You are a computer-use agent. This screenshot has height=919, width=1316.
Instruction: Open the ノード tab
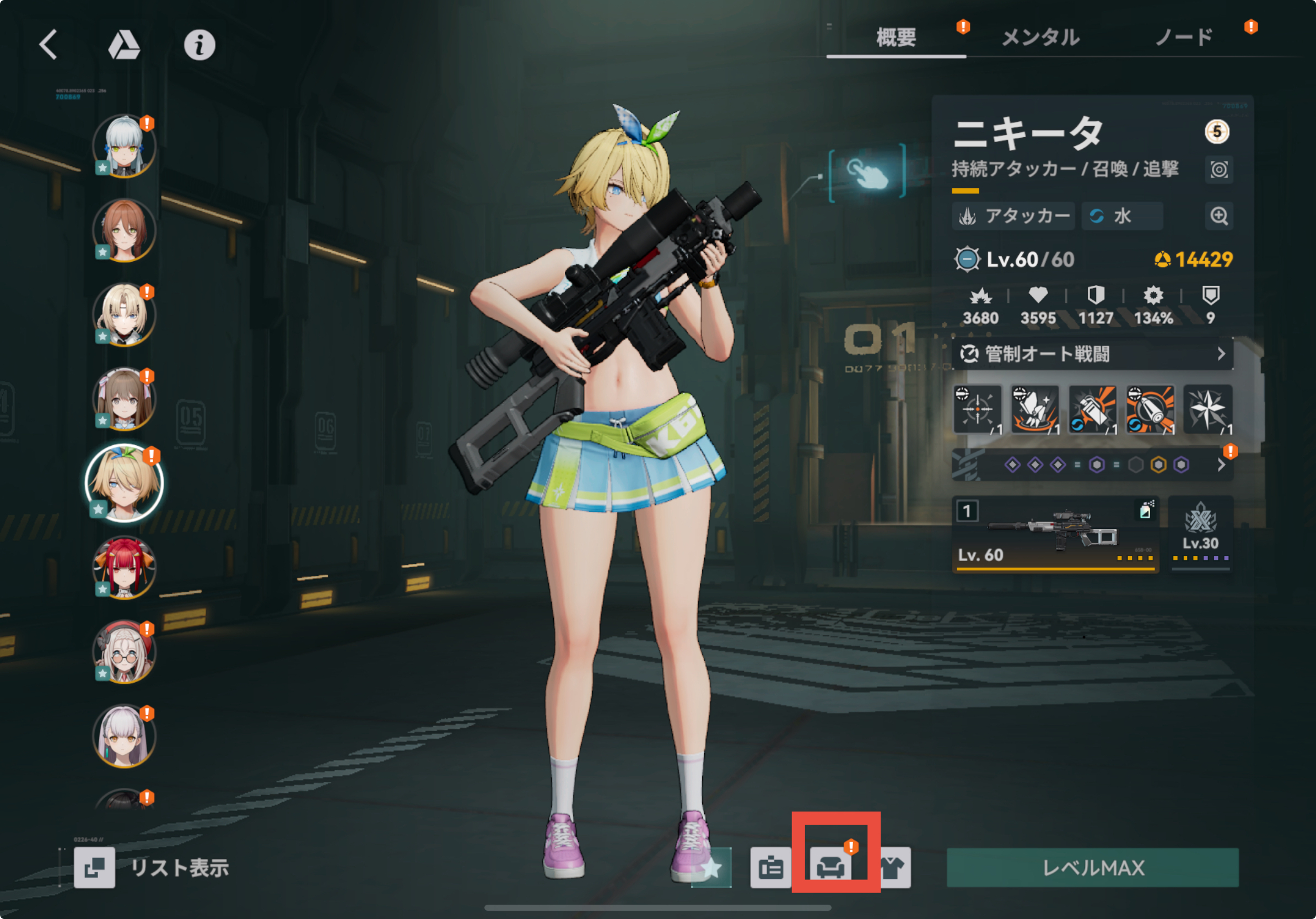1184,38
